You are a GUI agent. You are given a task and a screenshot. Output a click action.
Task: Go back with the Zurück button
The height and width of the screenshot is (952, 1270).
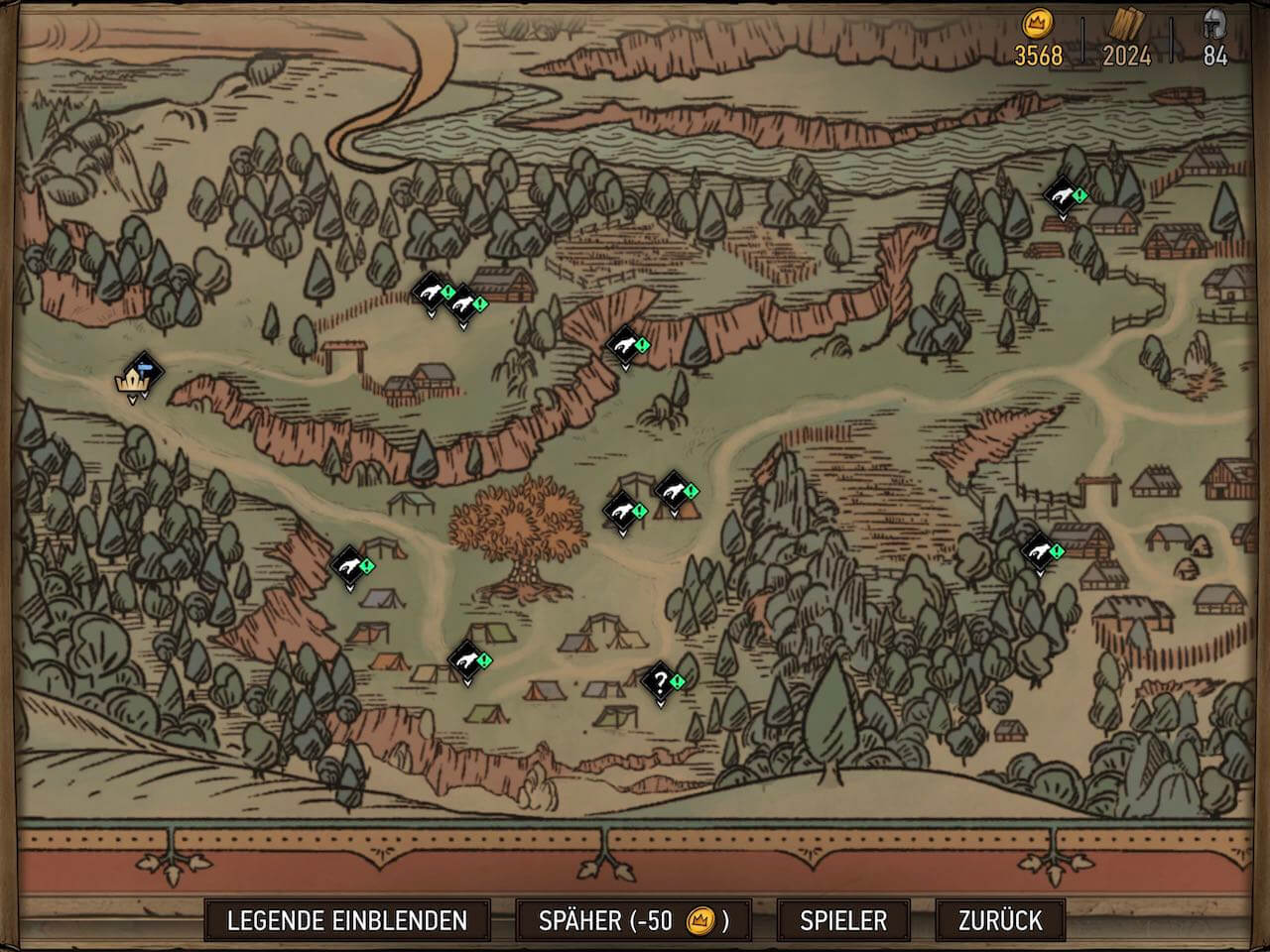coord(1000,920)
